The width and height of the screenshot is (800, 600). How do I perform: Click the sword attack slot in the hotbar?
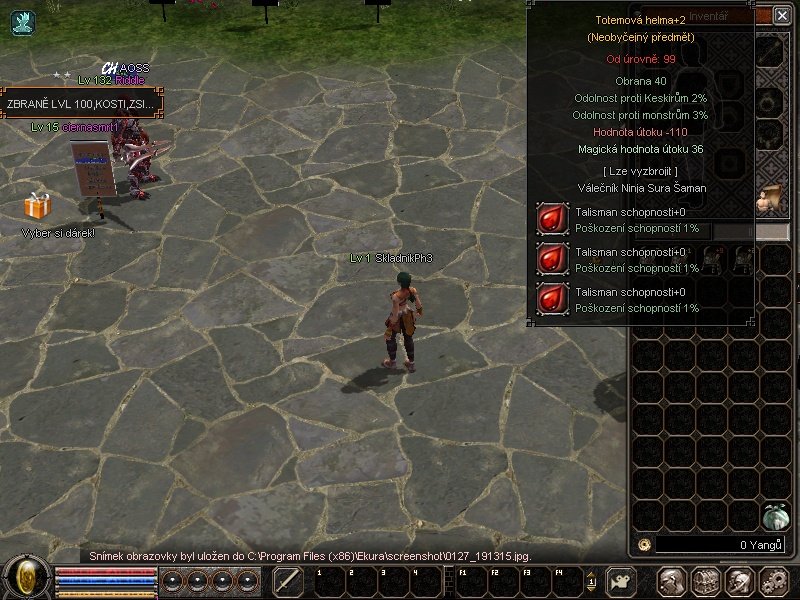[288, 581]
